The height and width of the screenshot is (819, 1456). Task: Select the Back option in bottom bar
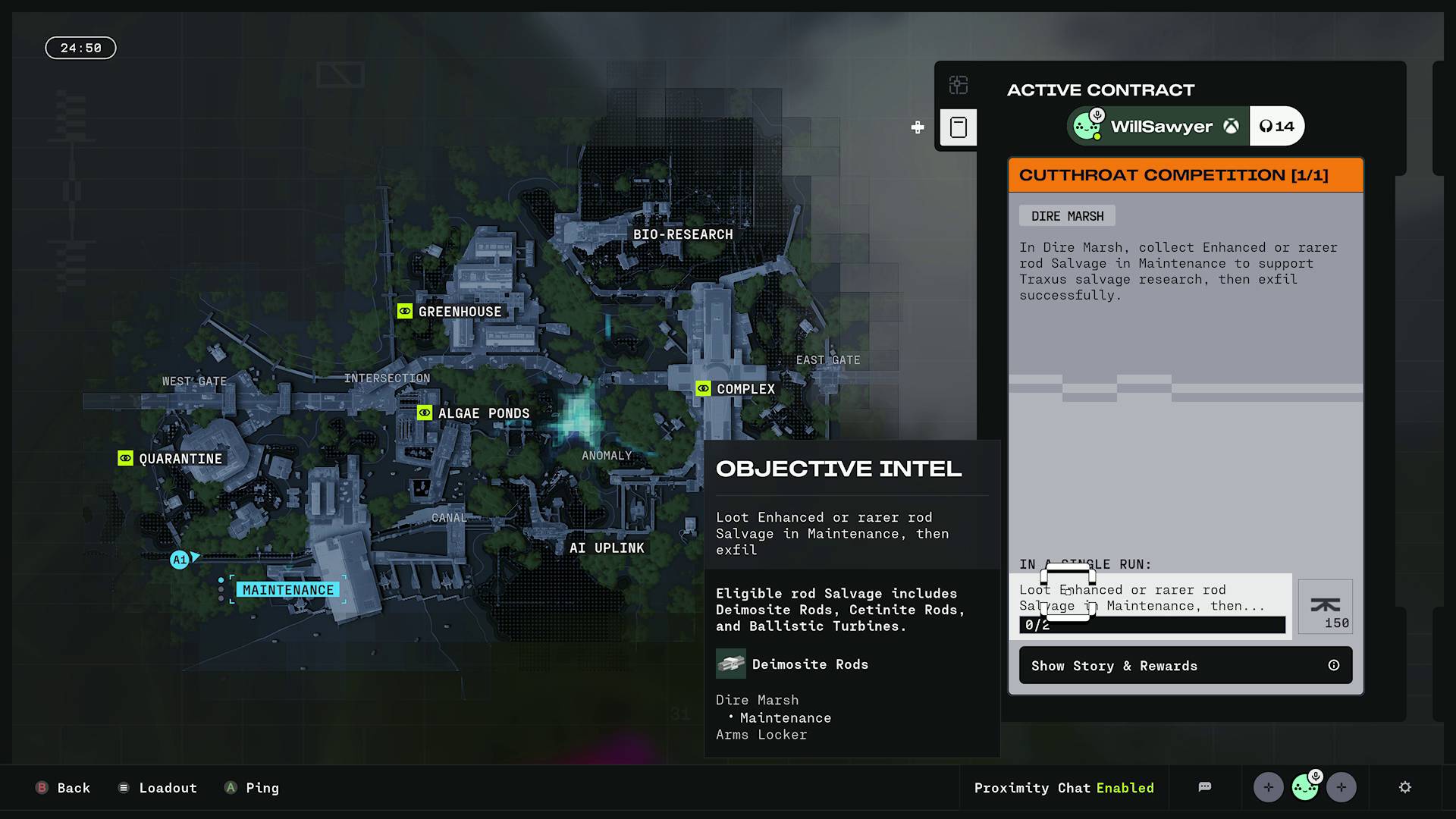63,788
